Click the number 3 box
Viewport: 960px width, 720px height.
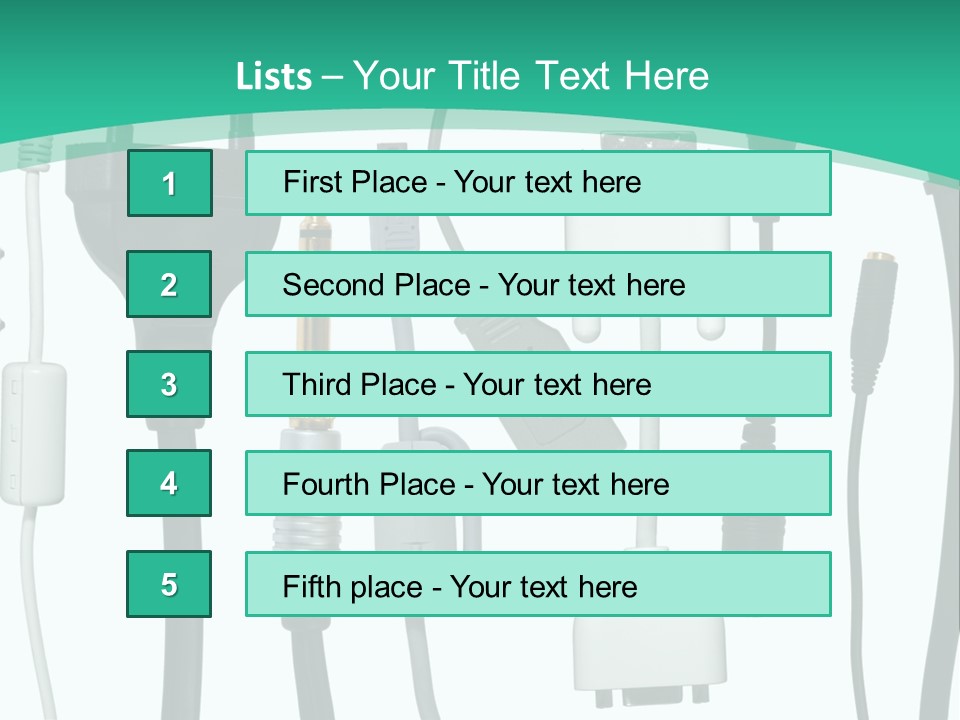point(169,384)
